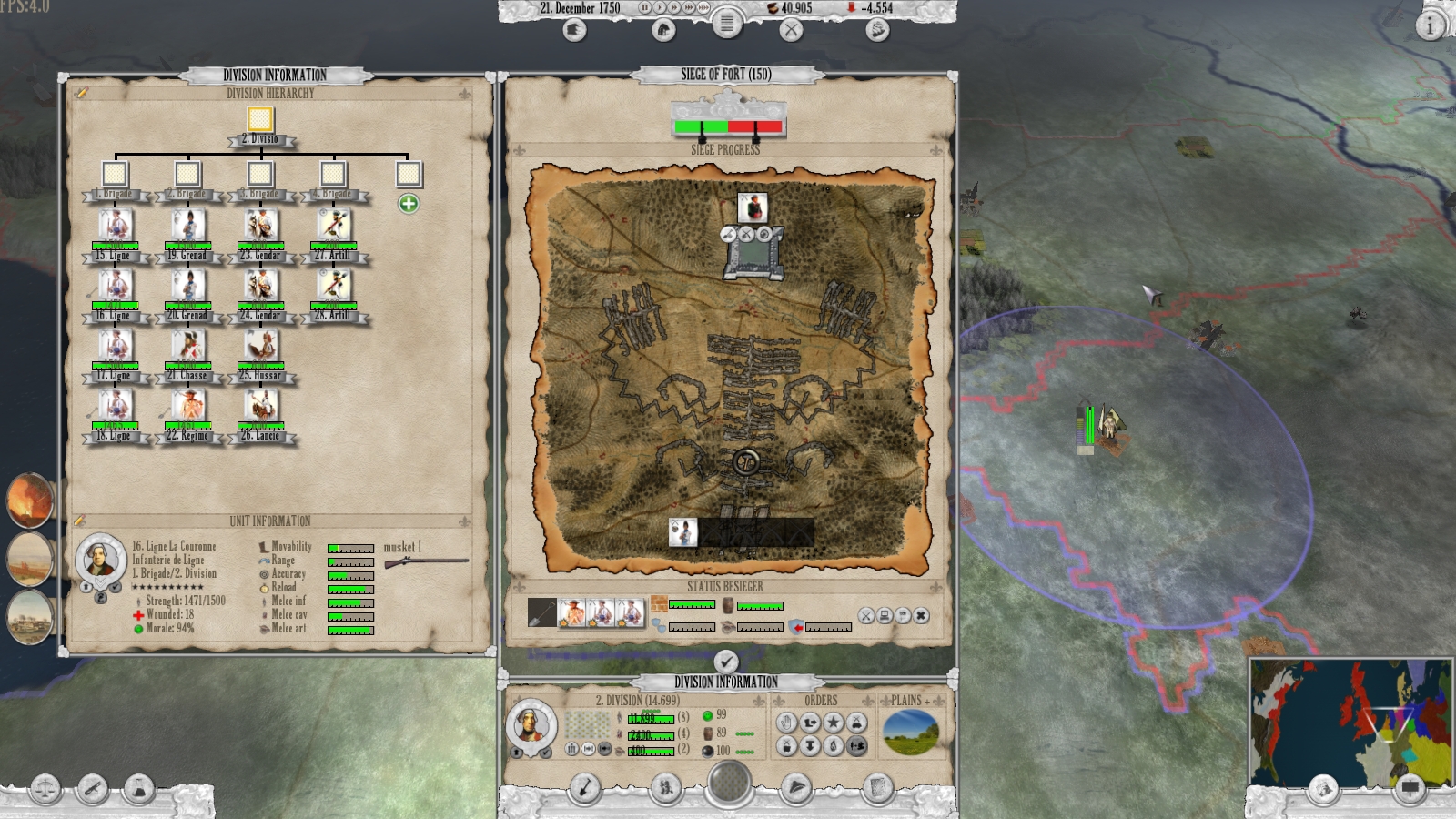Open the message log icon at top center
Viewport: 1456px width, 819px height.
coord(727,25)
